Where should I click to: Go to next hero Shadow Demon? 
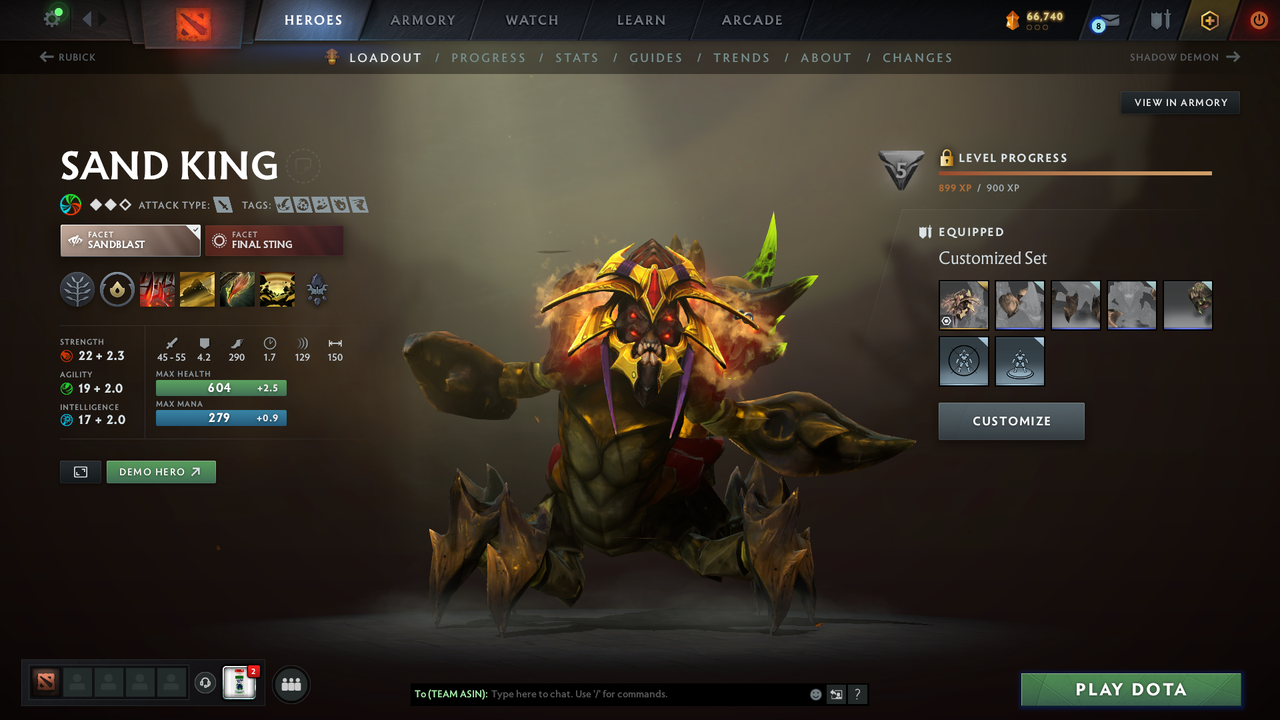[x=1184, y=58]
